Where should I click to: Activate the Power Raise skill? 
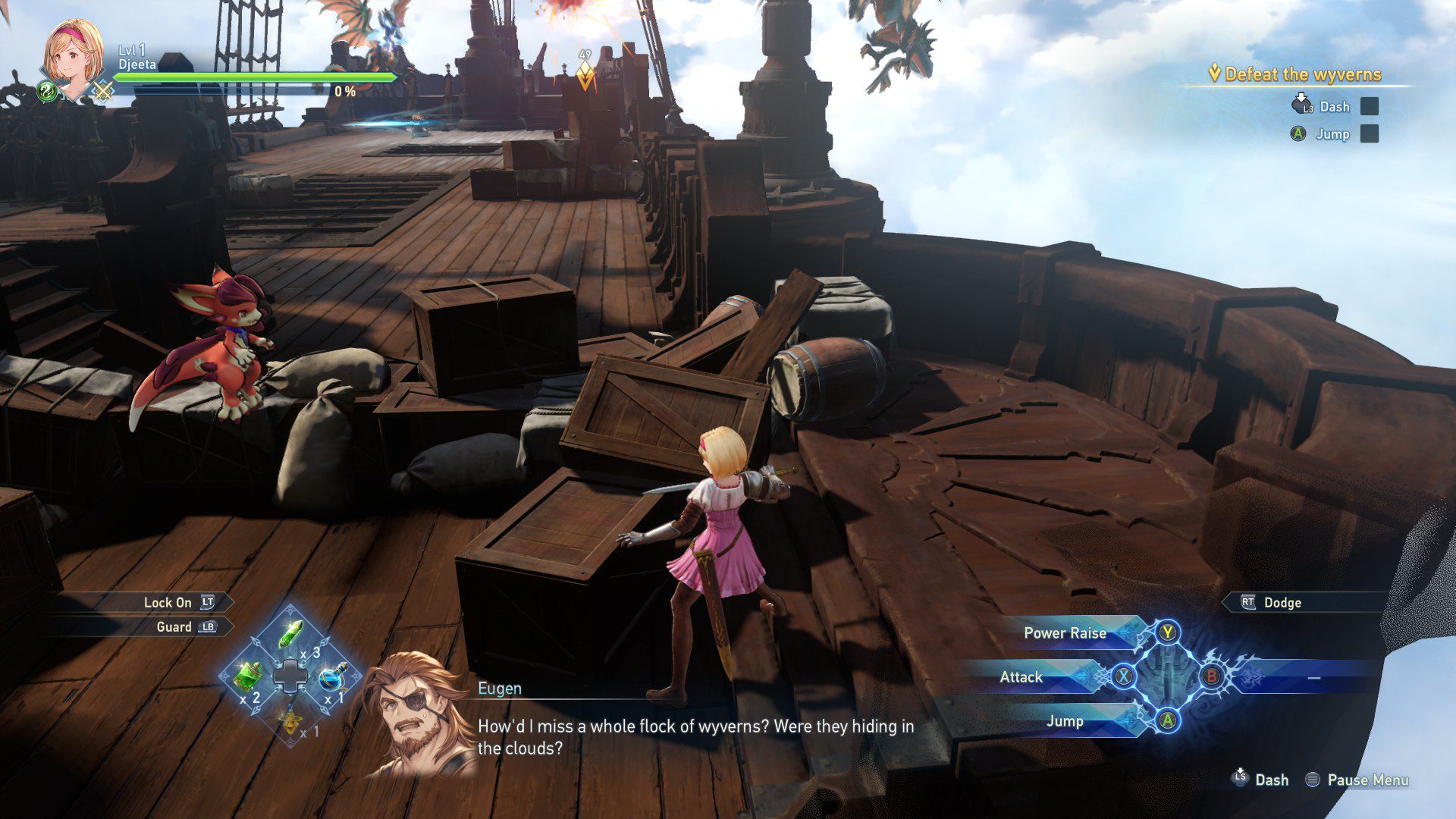(x=1065, y=633)
